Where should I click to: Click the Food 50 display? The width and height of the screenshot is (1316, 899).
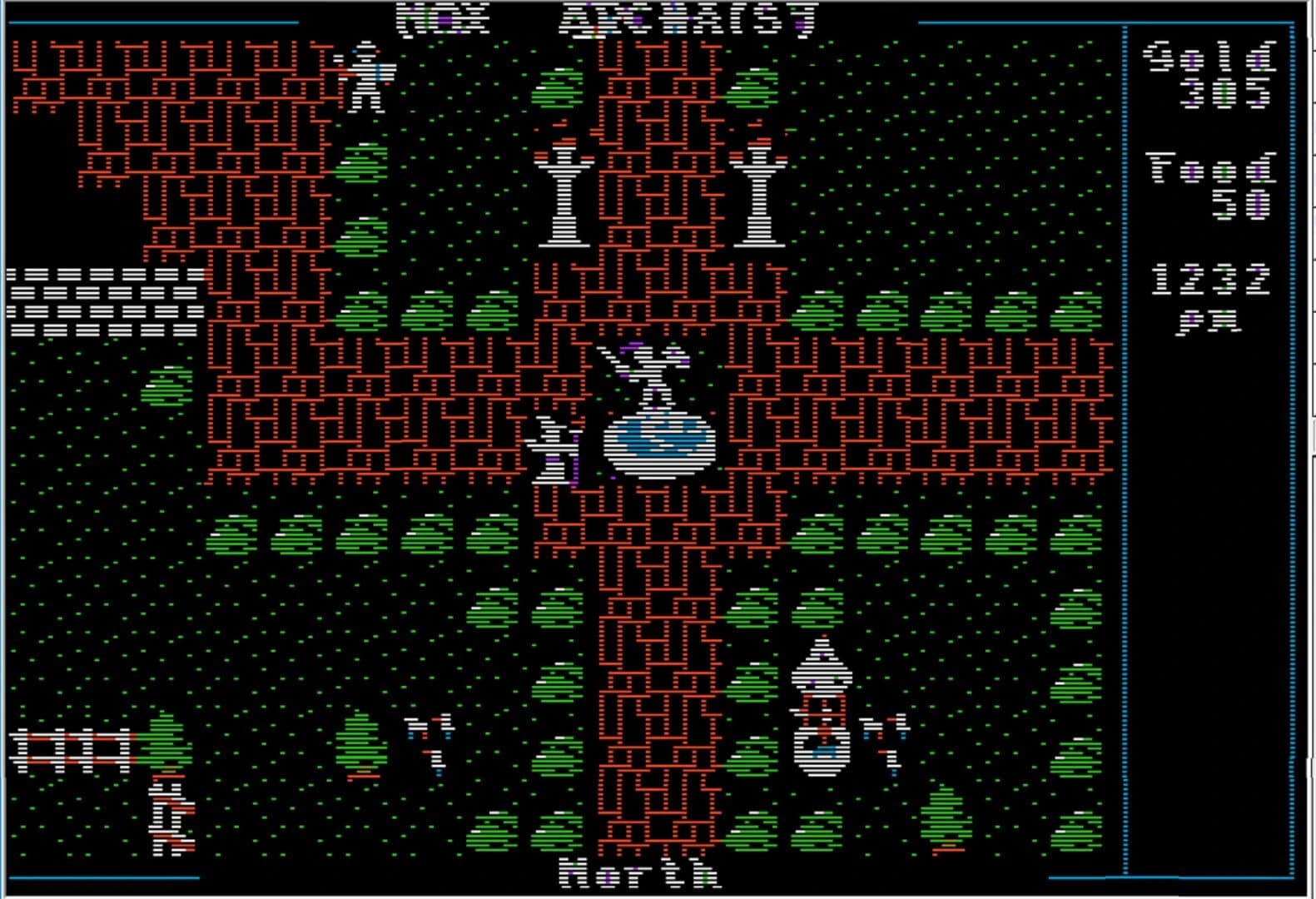tap(1211, 179)
